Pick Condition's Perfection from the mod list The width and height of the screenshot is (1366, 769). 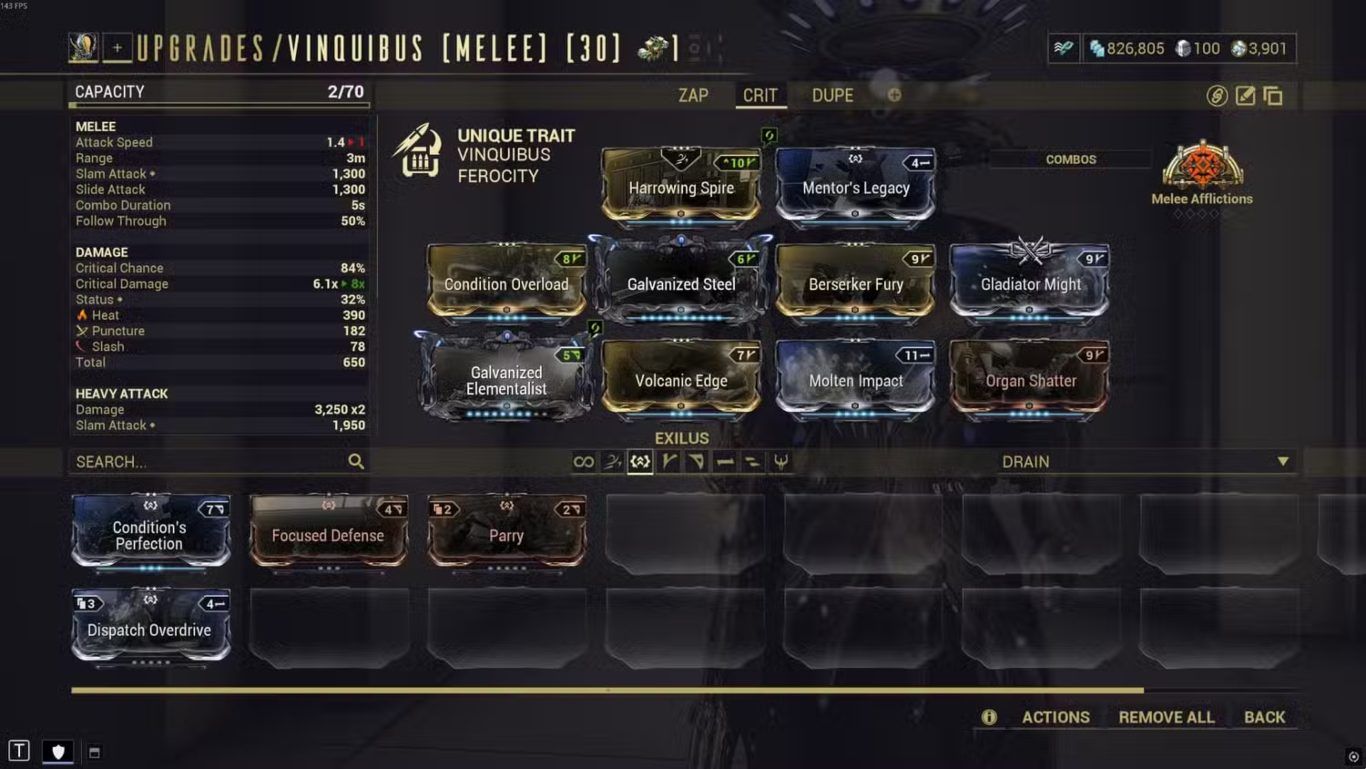[x=150, y=534]
